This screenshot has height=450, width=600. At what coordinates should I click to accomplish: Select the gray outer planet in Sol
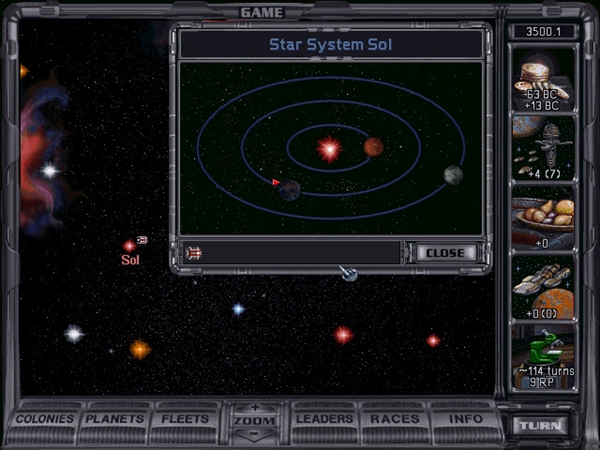pos(454,175)
